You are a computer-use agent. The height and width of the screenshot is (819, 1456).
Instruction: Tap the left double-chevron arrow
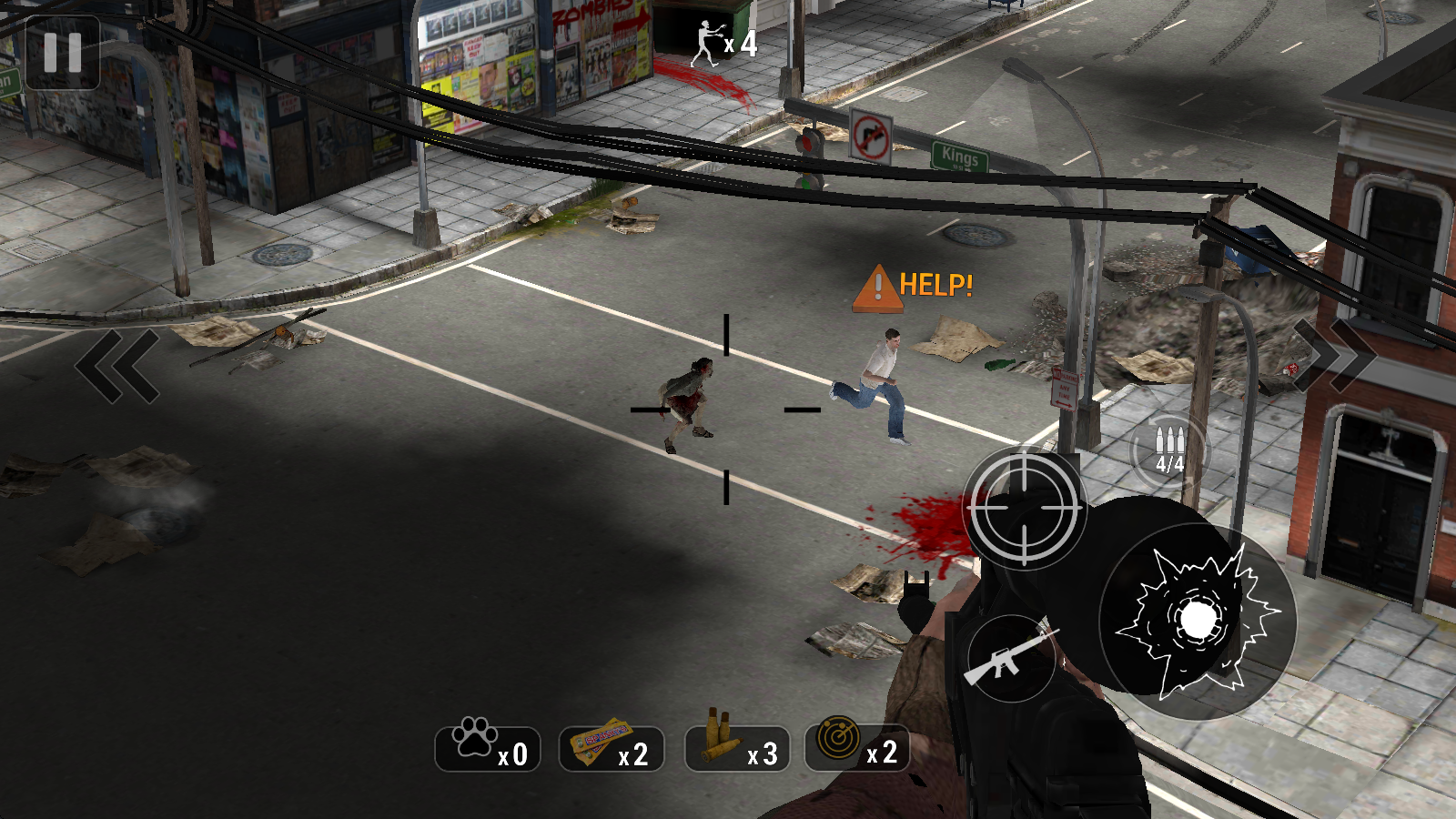pyautogui.click(x=117, y=366)
